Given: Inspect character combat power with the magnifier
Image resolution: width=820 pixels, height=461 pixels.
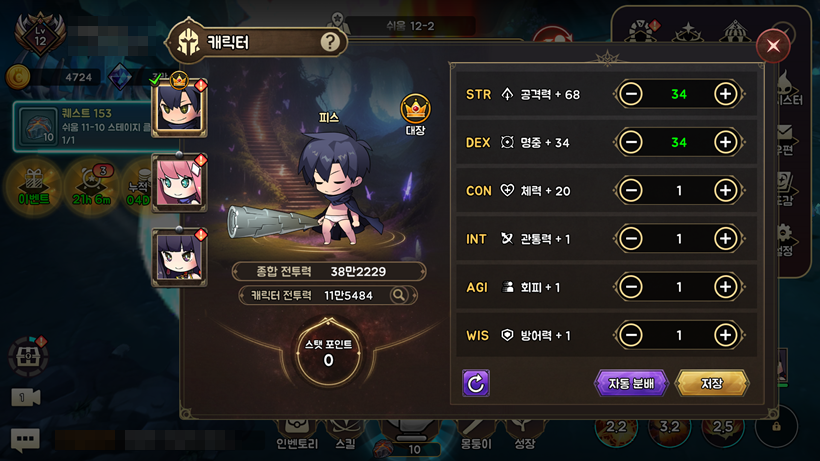Looking at the screenshot, I should (399, 295).
